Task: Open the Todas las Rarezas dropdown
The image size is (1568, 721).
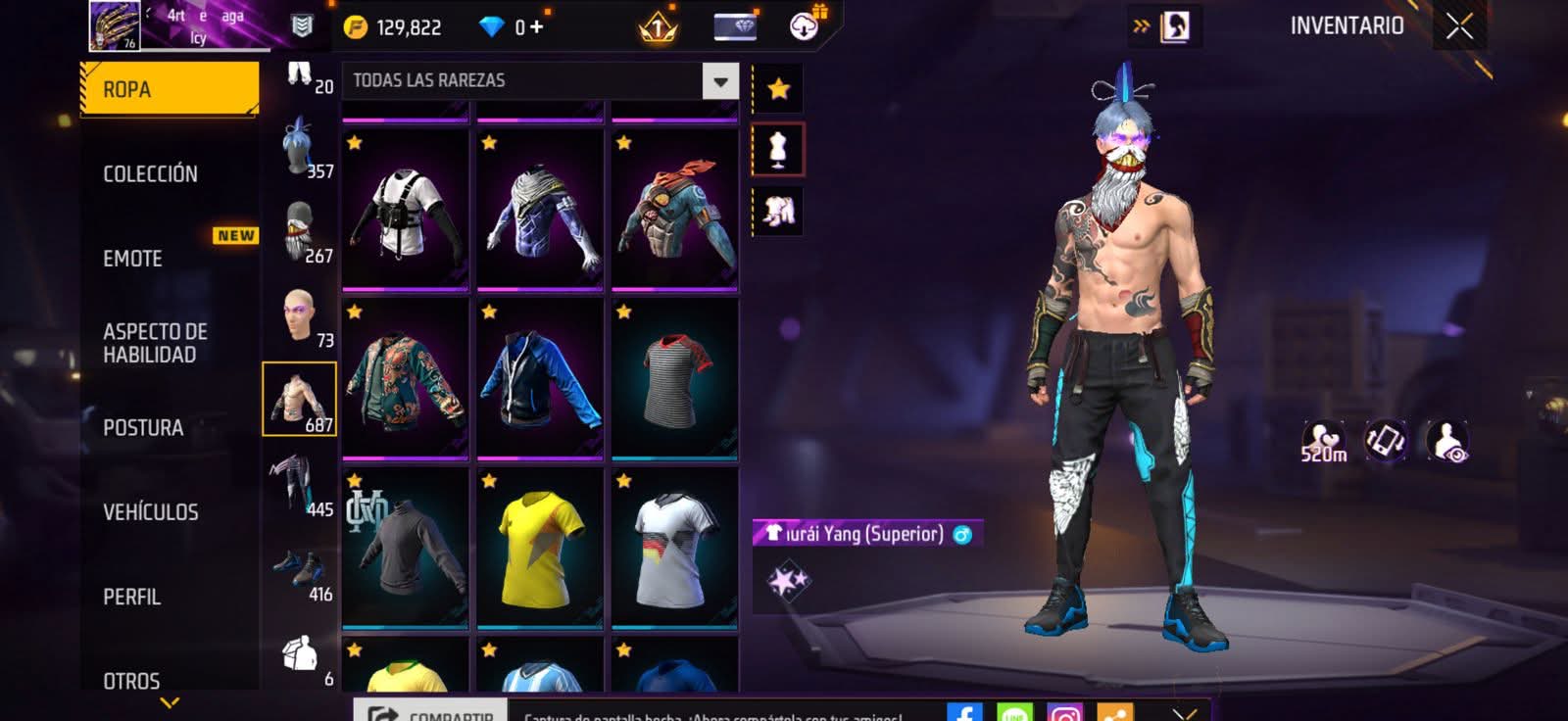Action: (720, 81)
